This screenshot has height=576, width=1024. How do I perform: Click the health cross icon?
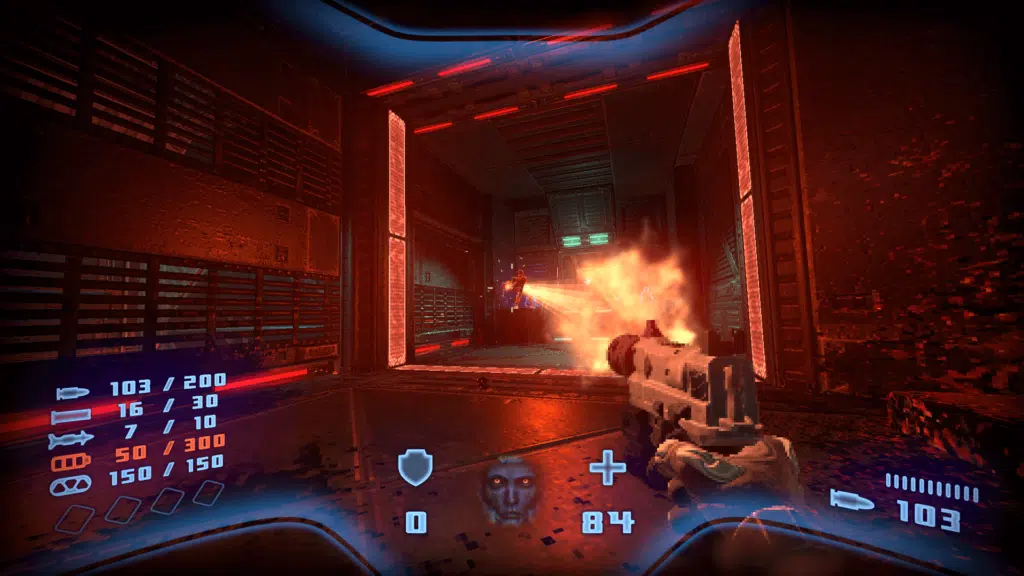(607, 468)
